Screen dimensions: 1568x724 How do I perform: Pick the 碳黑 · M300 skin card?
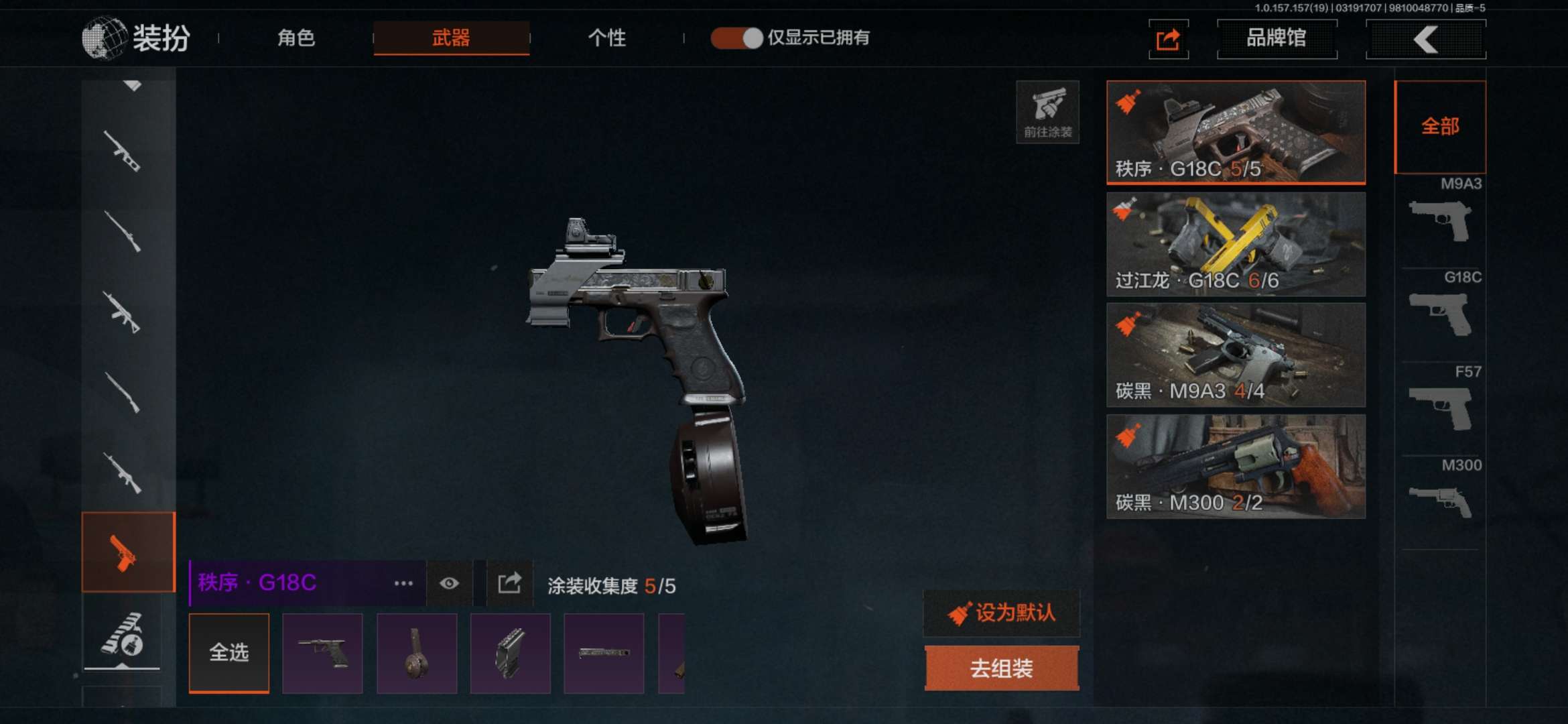point(1236,467)
